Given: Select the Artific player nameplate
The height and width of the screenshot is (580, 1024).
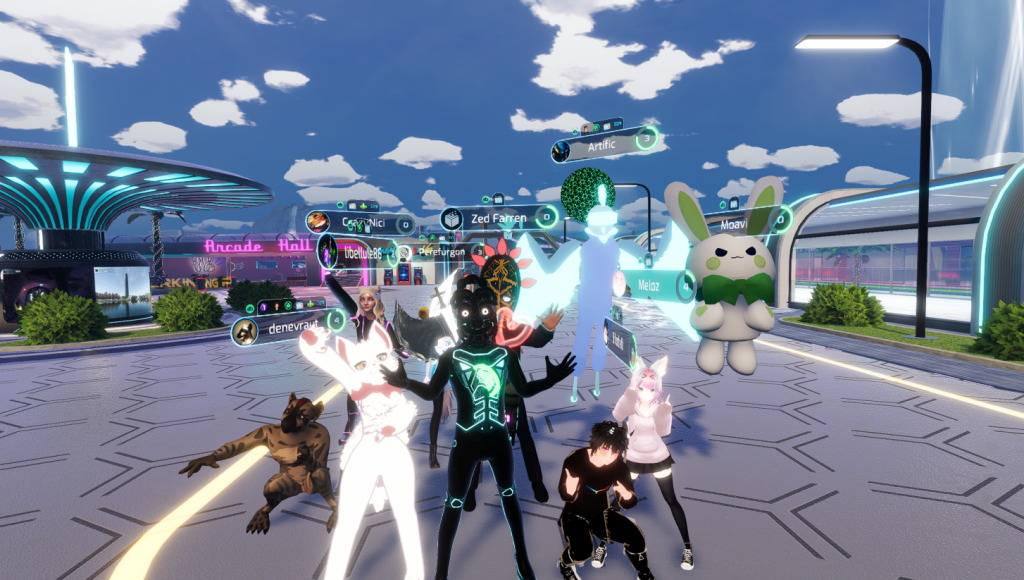Looking at the screenshot, I should pyautogui.click(x=603, y=147).
